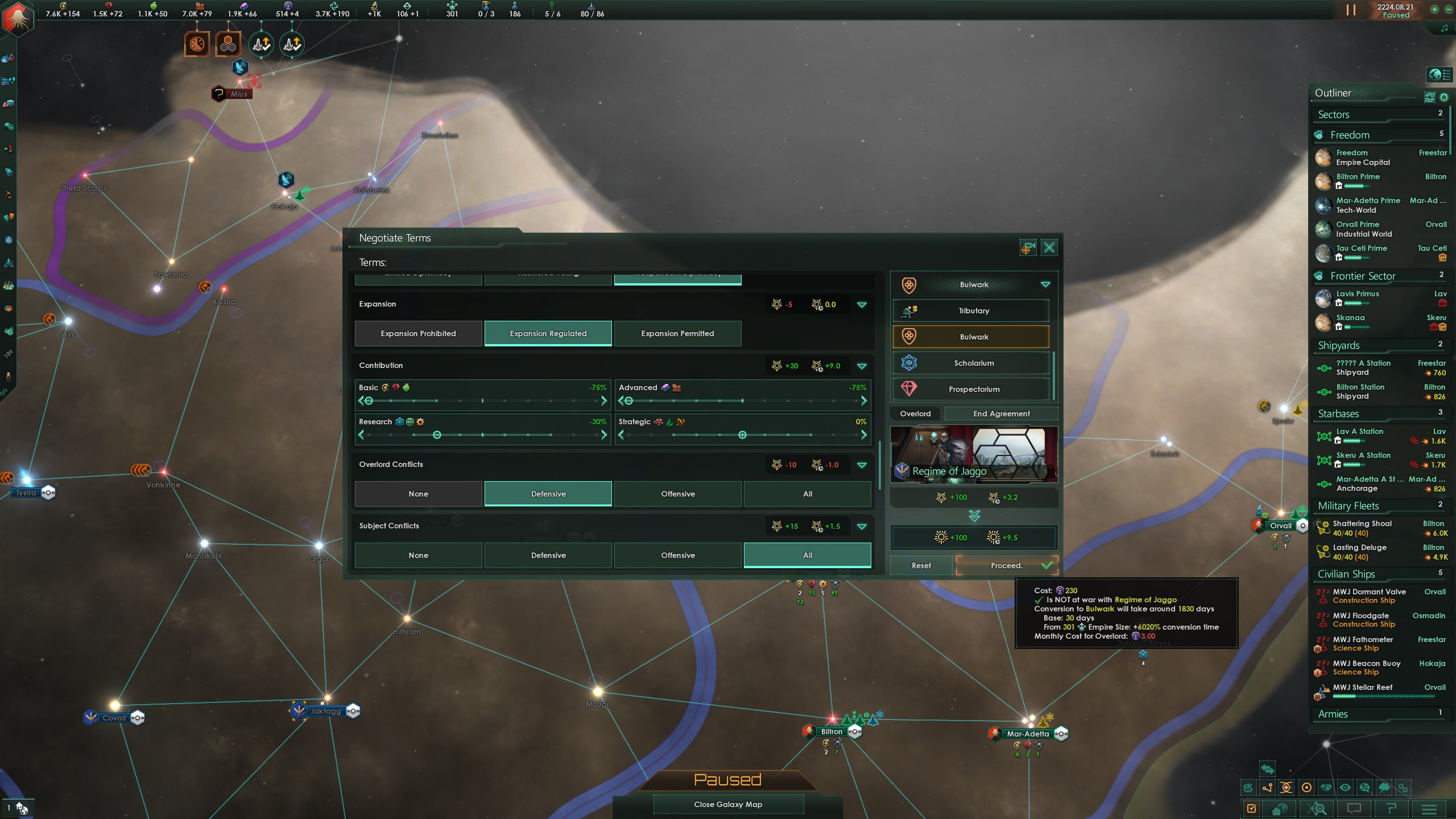1456x819 pixels.
Task: Click the diplomacy handshake map mode icon
Action: (x=1326, y=788)
